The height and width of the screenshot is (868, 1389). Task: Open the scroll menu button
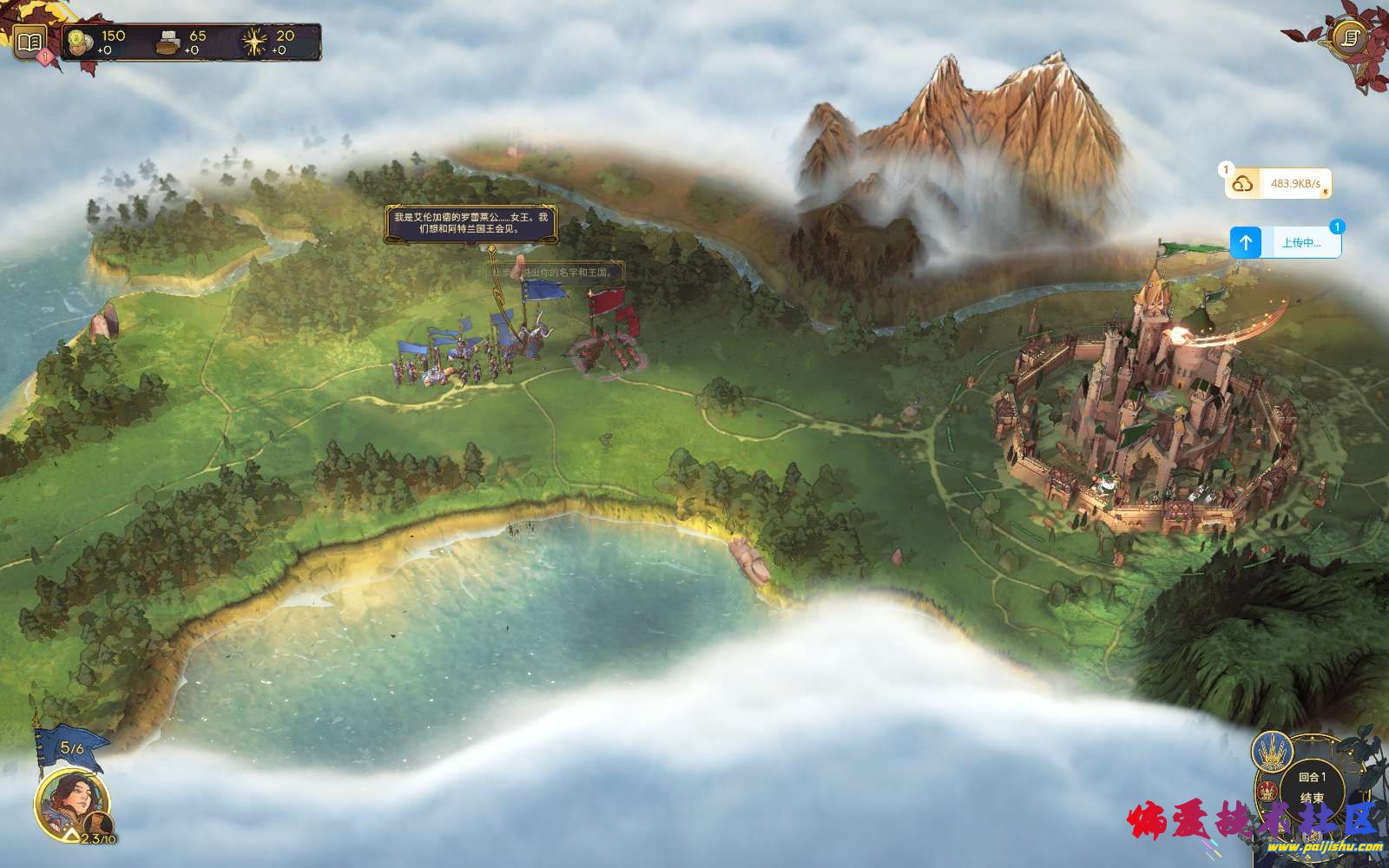[1349, 36]
